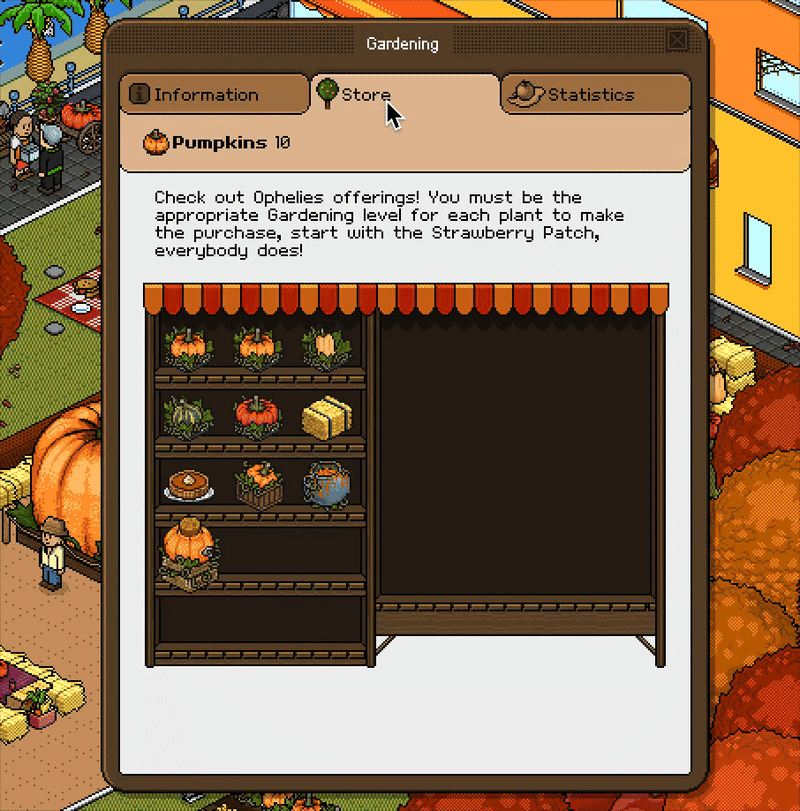Show the Statistics tab

click(x=595, y=95)
